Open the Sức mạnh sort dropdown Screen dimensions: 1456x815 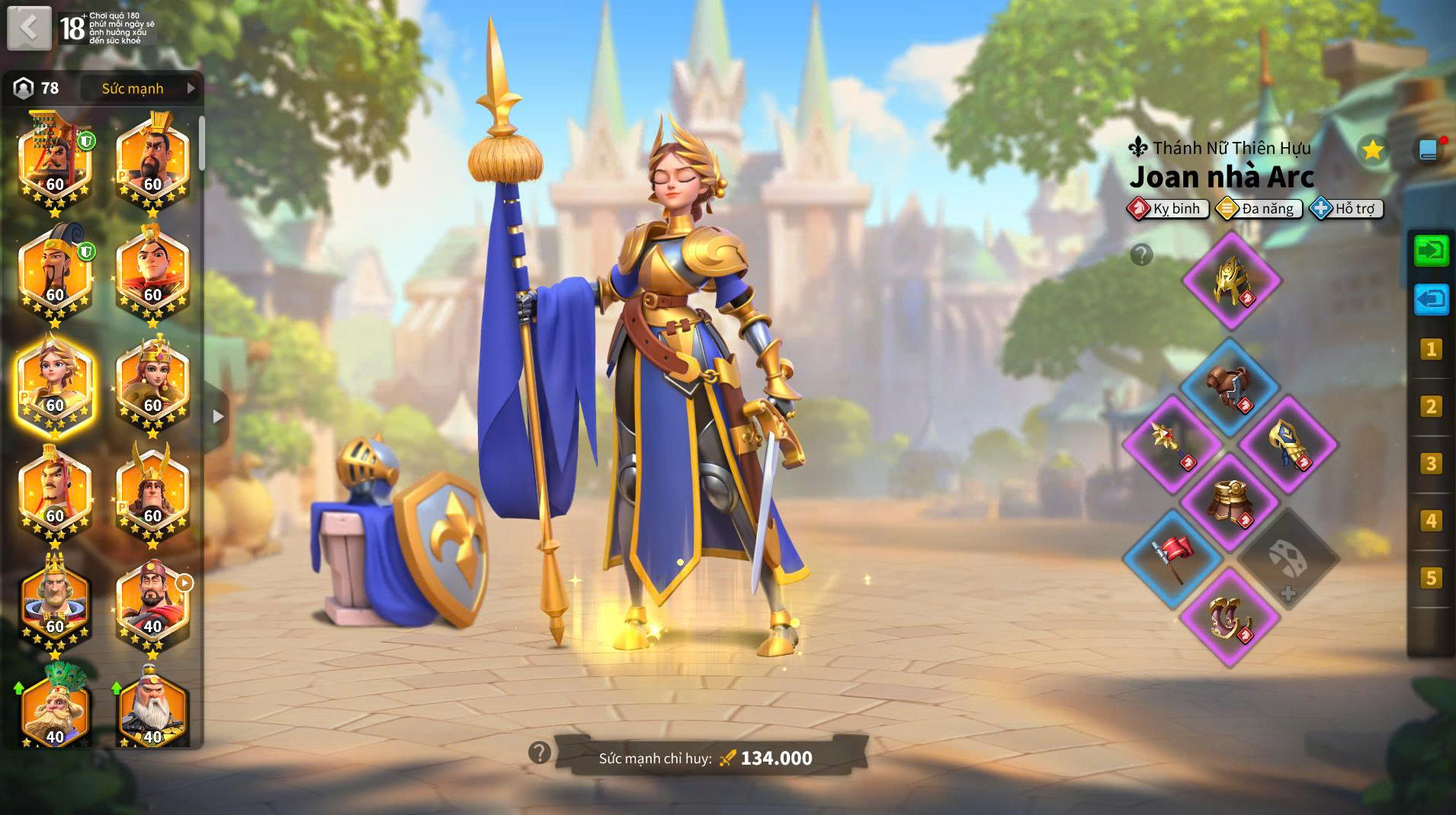tap(141, 88)
